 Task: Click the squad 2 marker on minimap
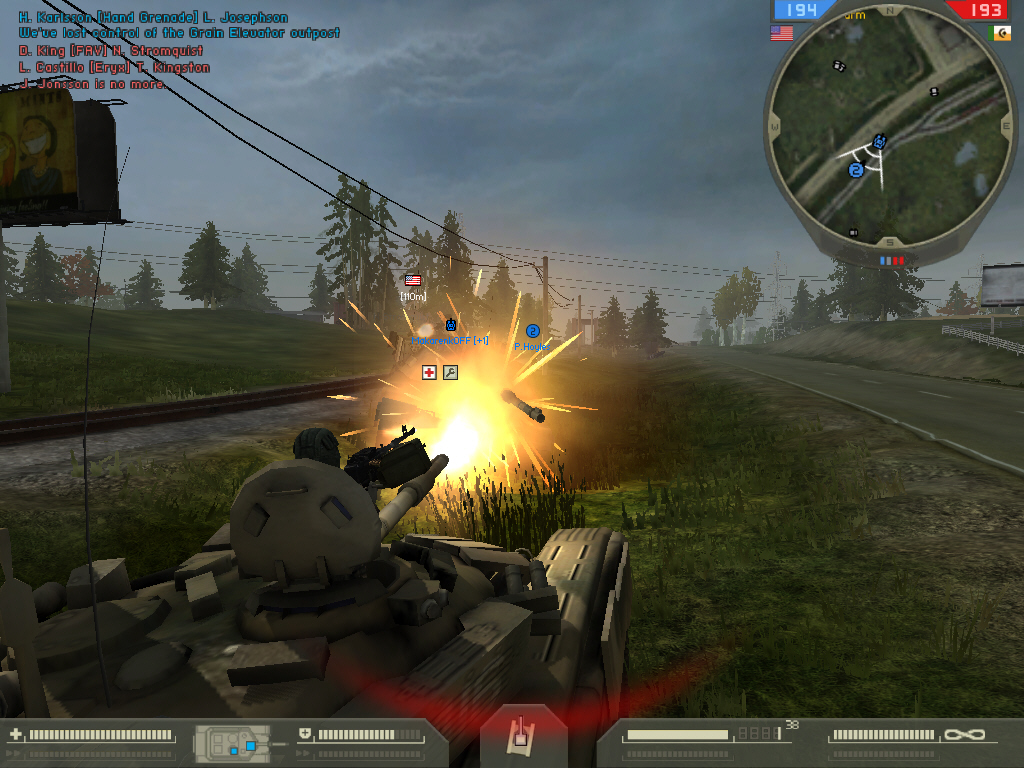(856, 171)
